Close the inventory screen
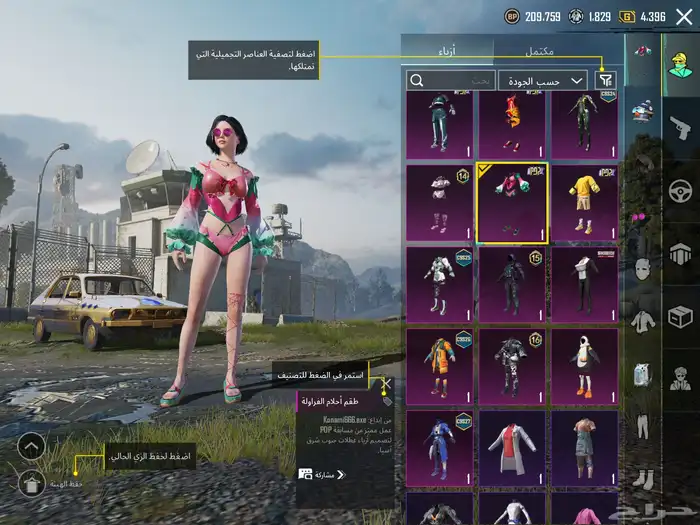The image size is (700, 525). coord(684,16)
